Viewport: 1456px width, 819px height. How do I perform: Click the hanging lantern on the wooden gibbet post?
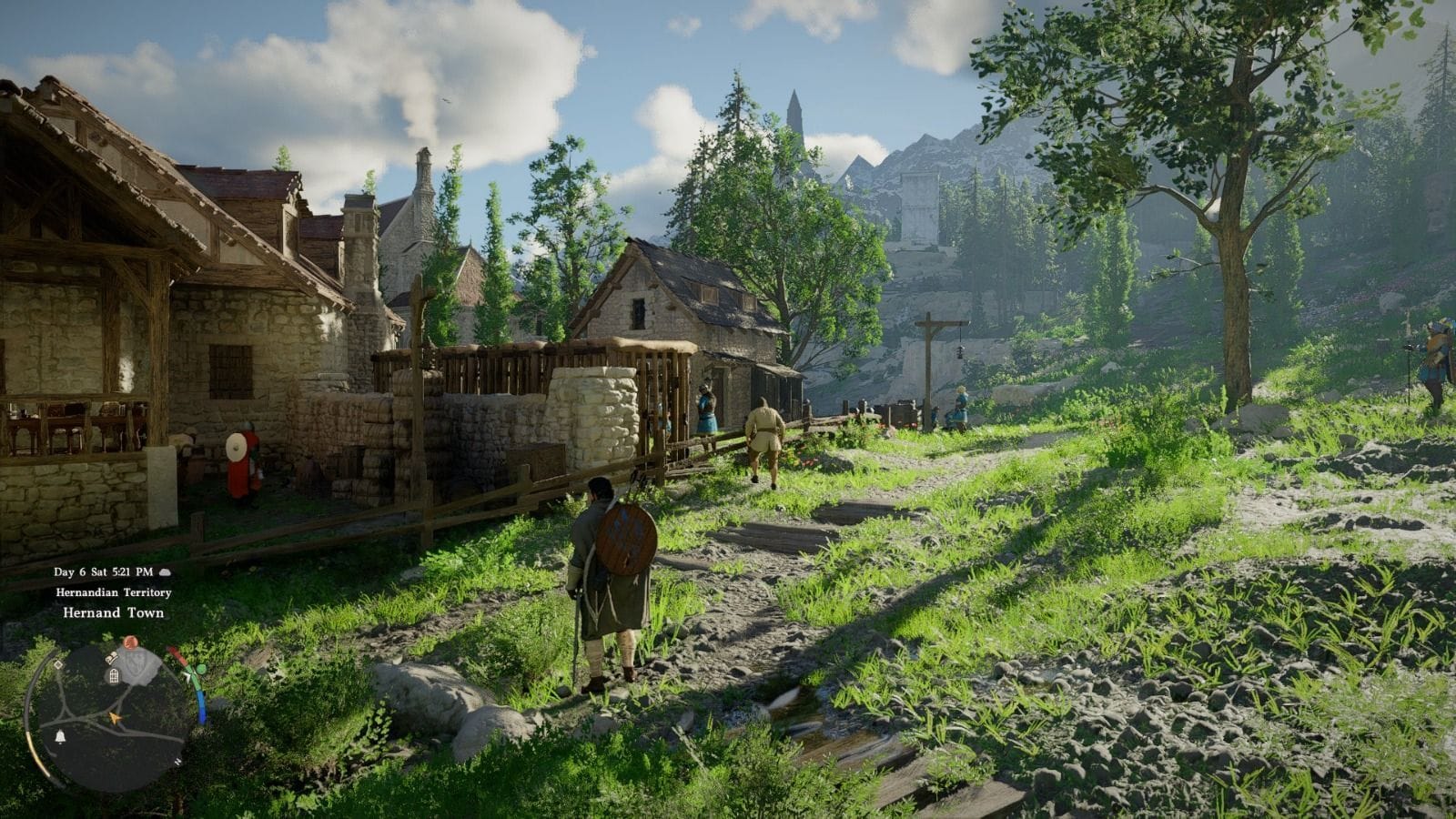959,351
